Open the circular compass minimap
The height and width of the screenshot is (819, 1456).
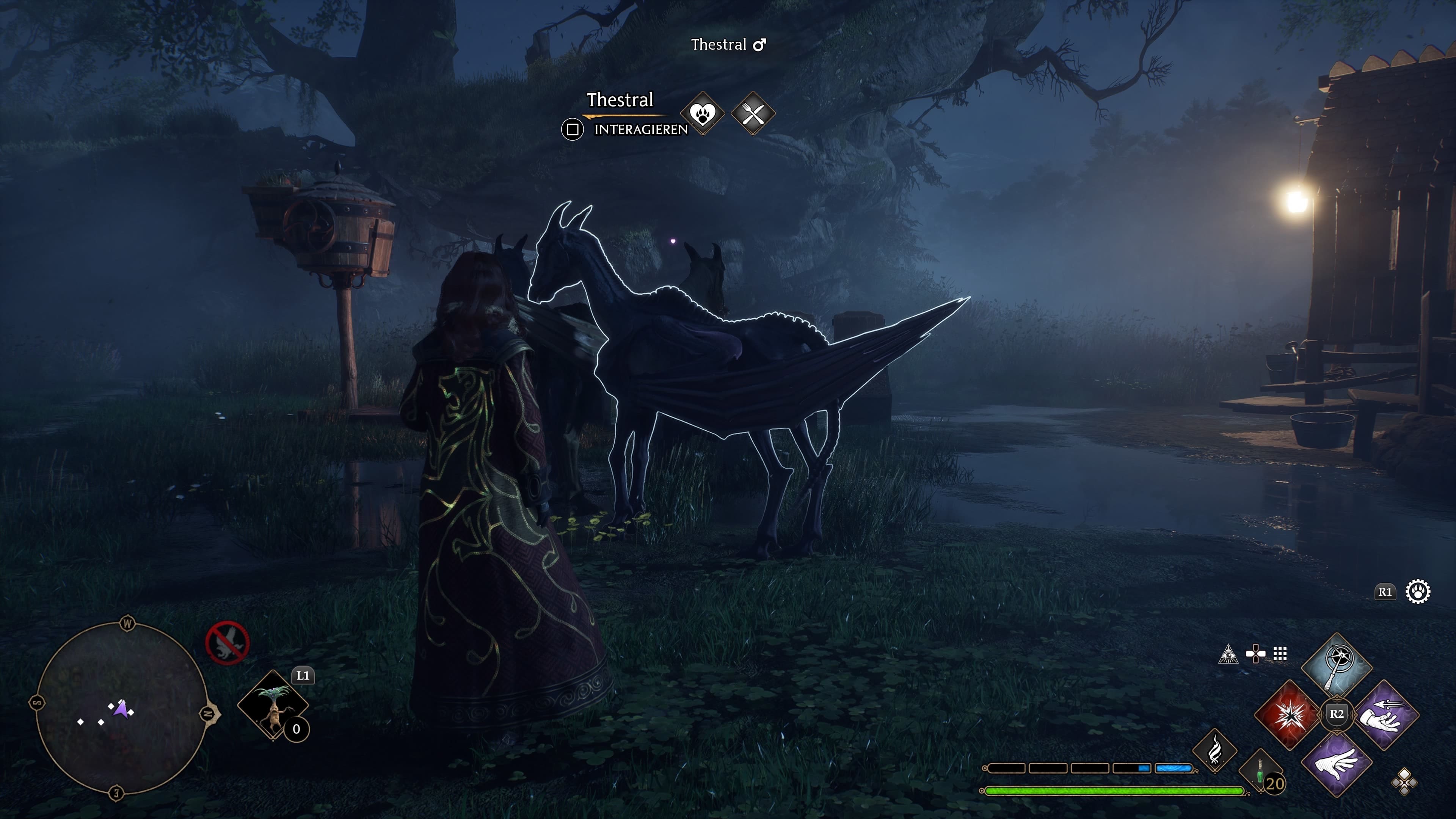(x=121, y=708)
